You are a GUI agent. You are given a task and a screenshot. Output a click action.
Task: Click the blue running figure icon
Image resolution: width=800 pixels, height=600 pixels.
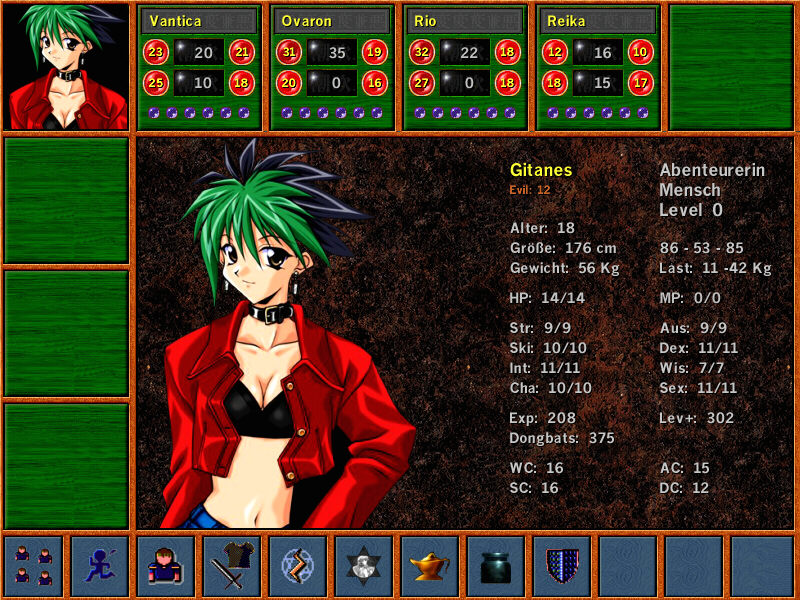click(x=100, y=566)
